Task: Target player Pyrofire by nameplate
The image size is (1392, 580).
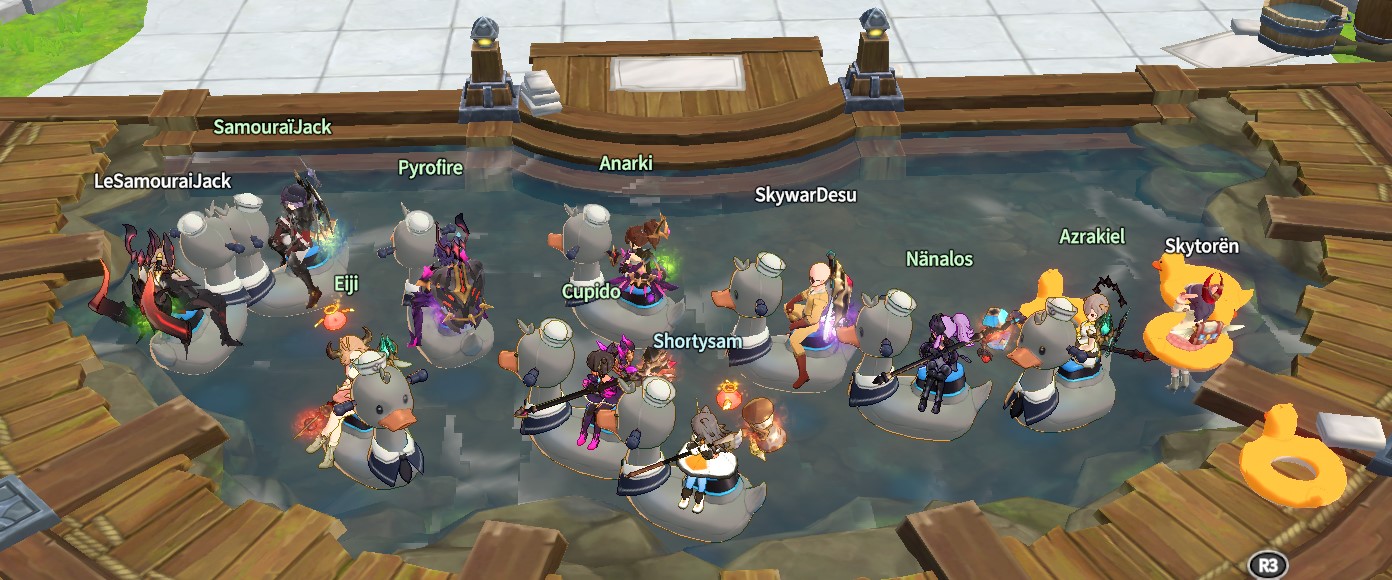Action: tap(430, 167)
